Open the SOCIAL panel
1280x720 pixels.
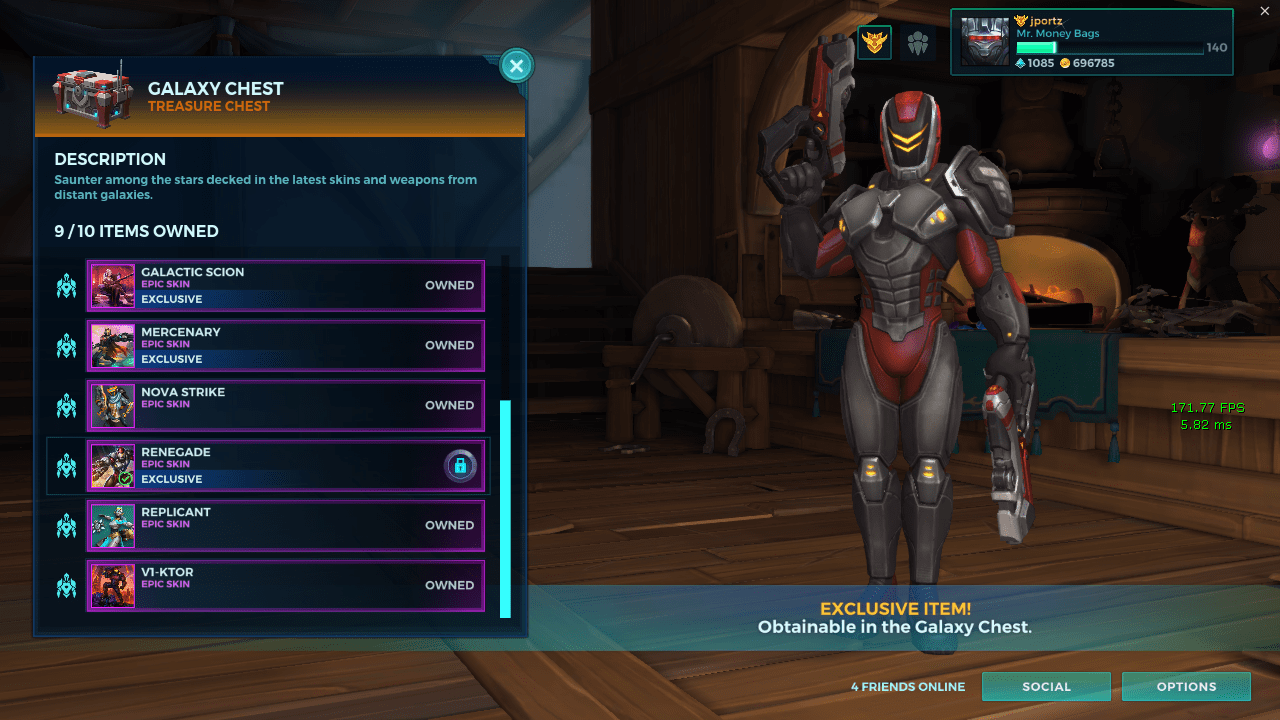[1046, 687]
